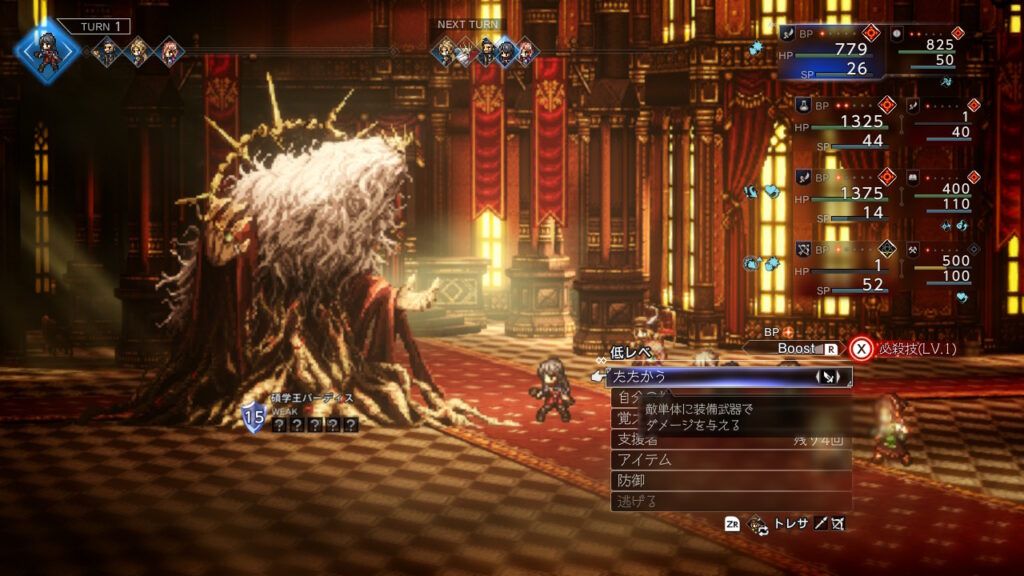Select the たたかう attack command
This screenshot has height=576, width=1024.
pyautogui.click(x=700, y=377)
